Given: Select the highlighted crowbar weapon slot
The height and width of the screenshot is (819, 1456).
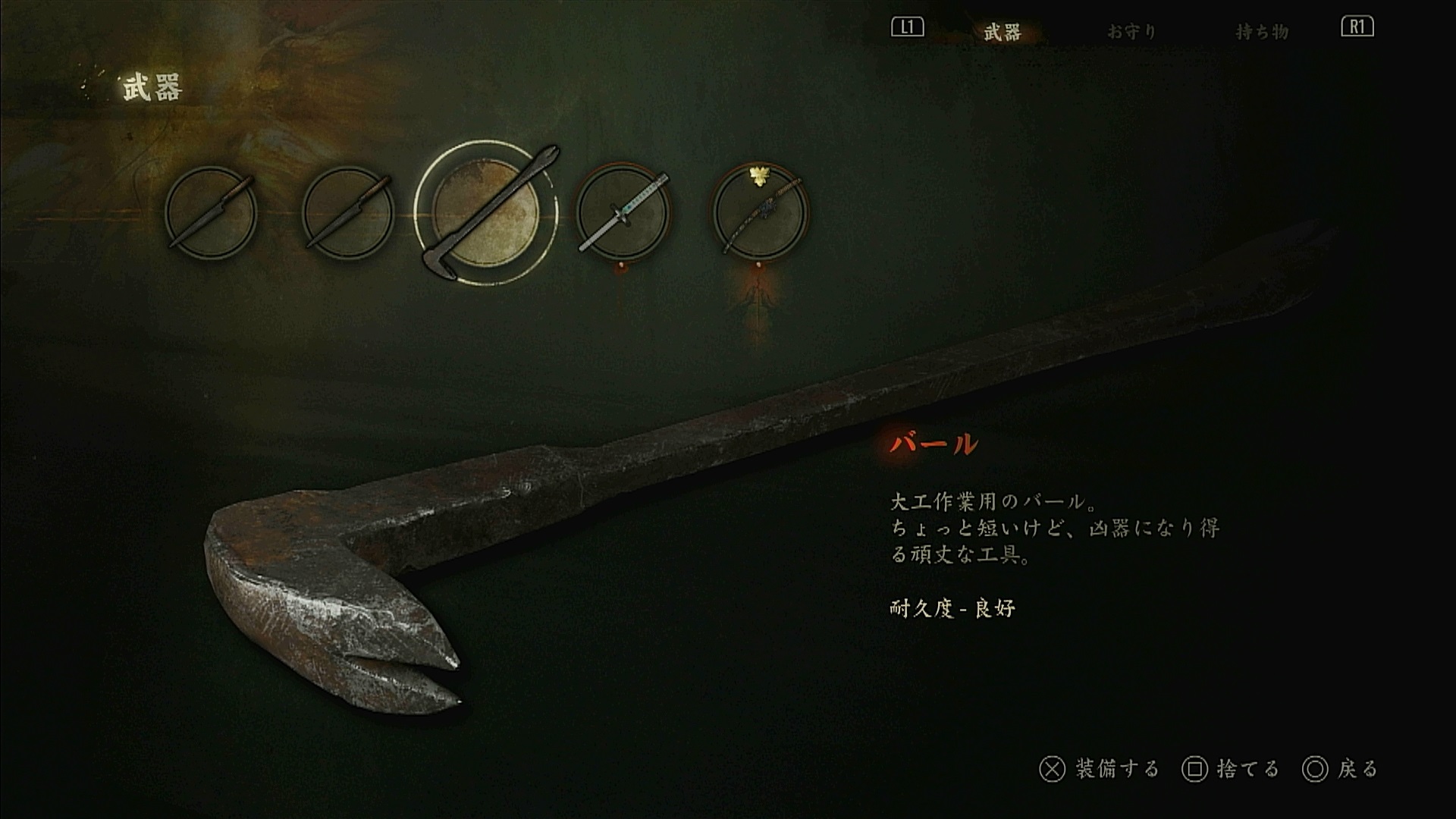Looking at the screenshot, I should click(x=485, y=213).
